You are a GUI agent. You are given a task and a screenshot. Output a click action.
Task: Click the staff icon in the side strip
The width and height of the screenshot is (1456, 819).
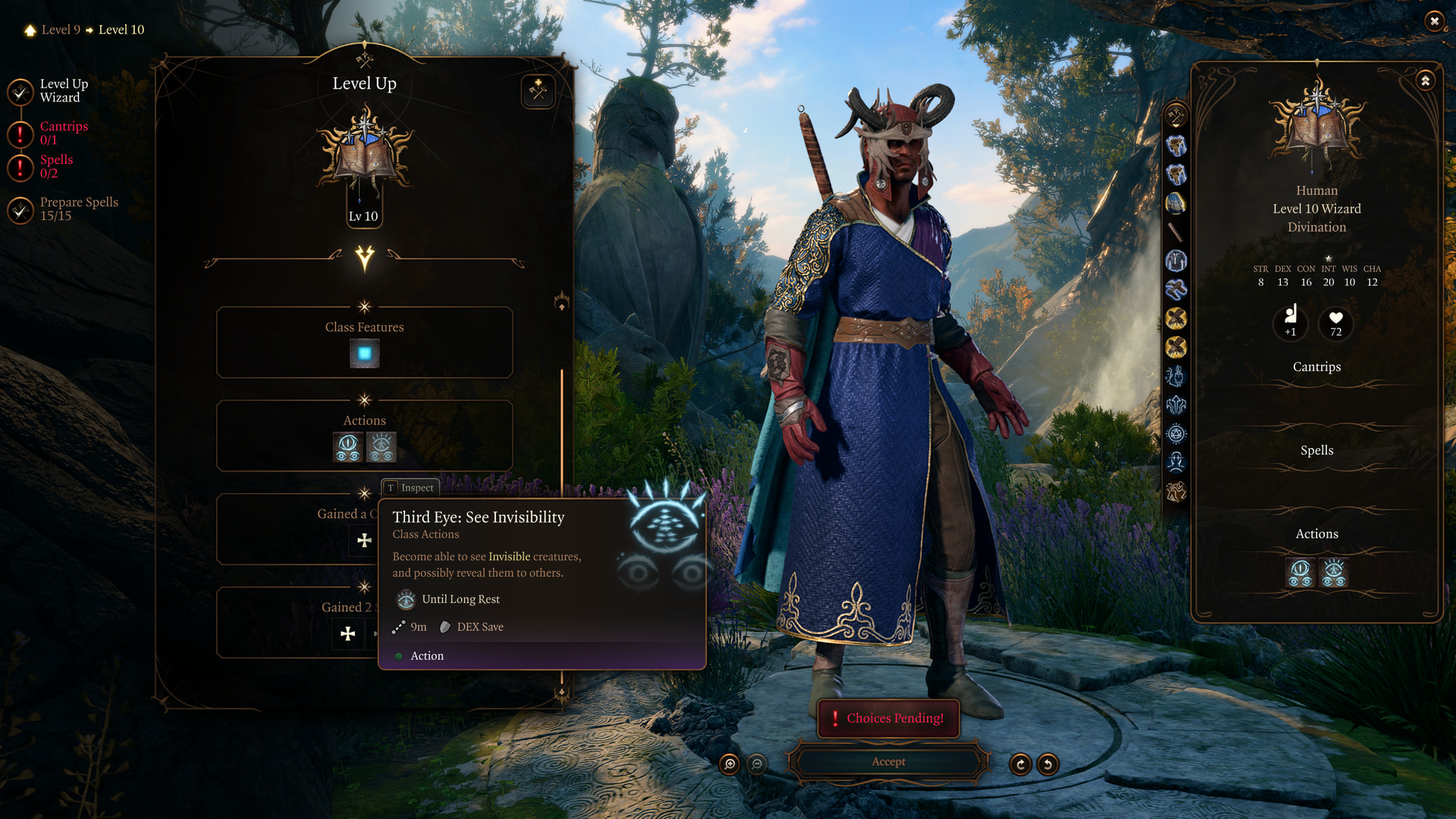[x=1175, y=232]
